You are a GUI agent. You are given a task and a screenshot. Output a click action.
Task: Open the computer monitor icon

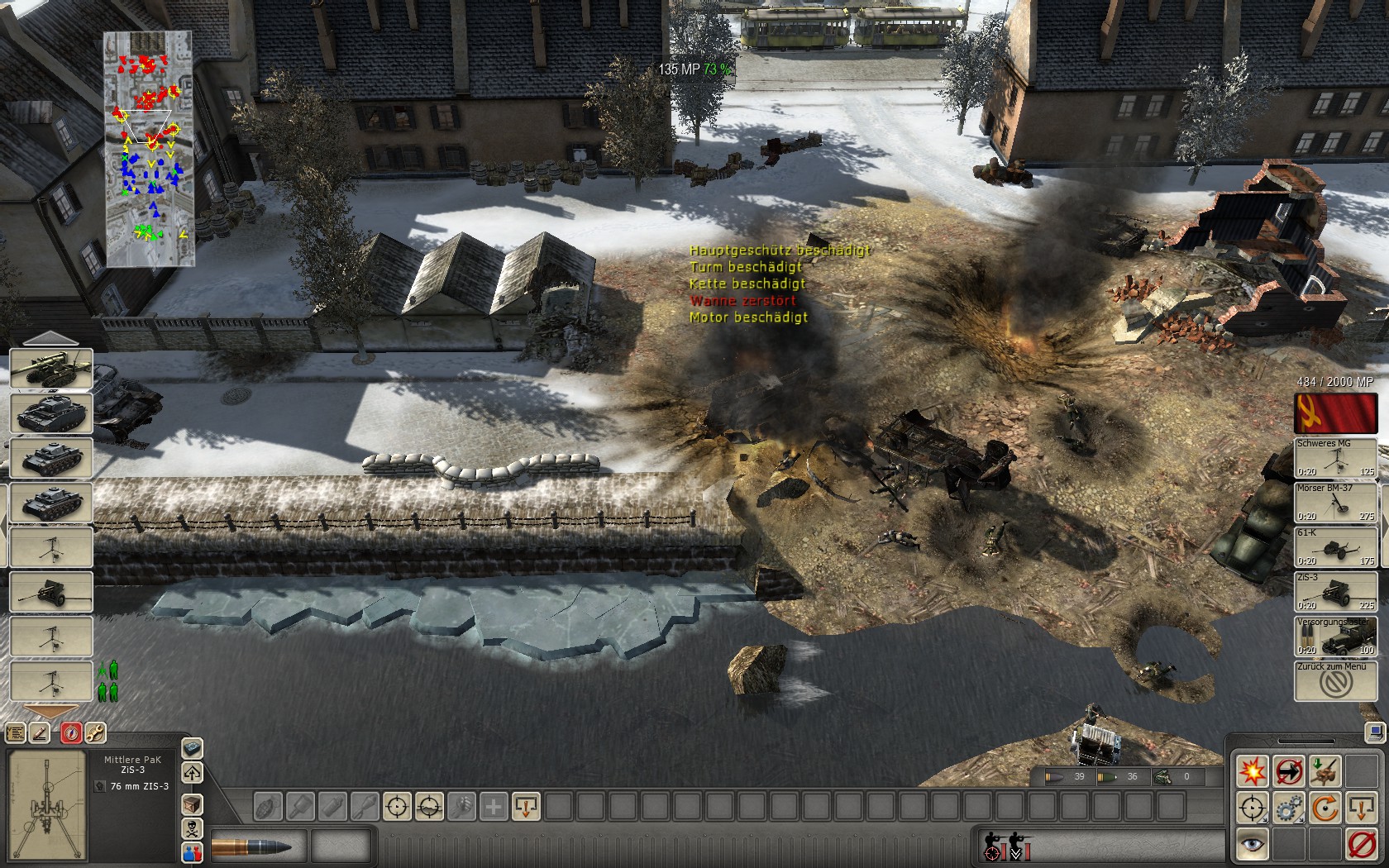[x=1376, y=732]
